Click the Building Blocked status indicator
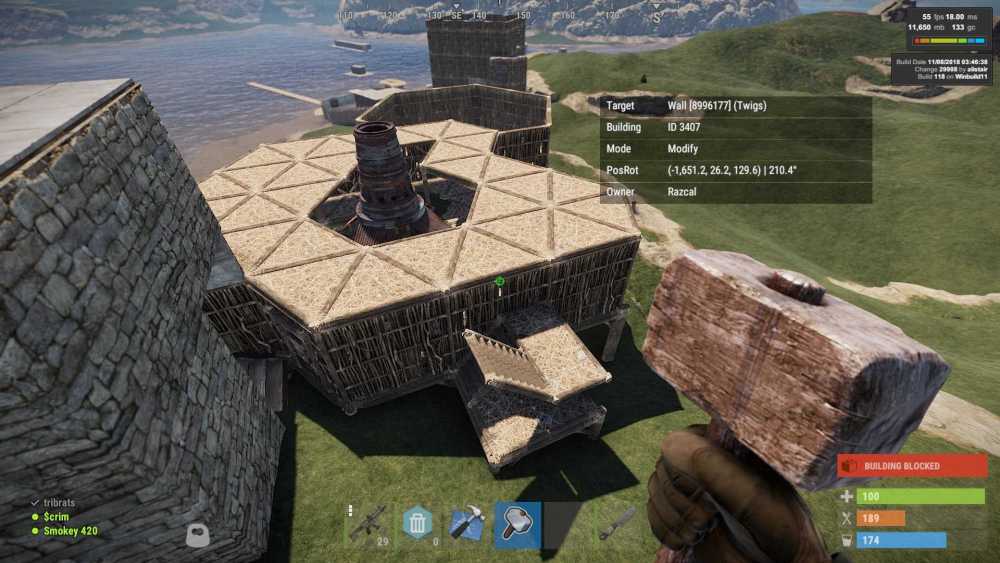Image resolution: width=1000 pixels, height=563 pixels. [x=912, y=466]
